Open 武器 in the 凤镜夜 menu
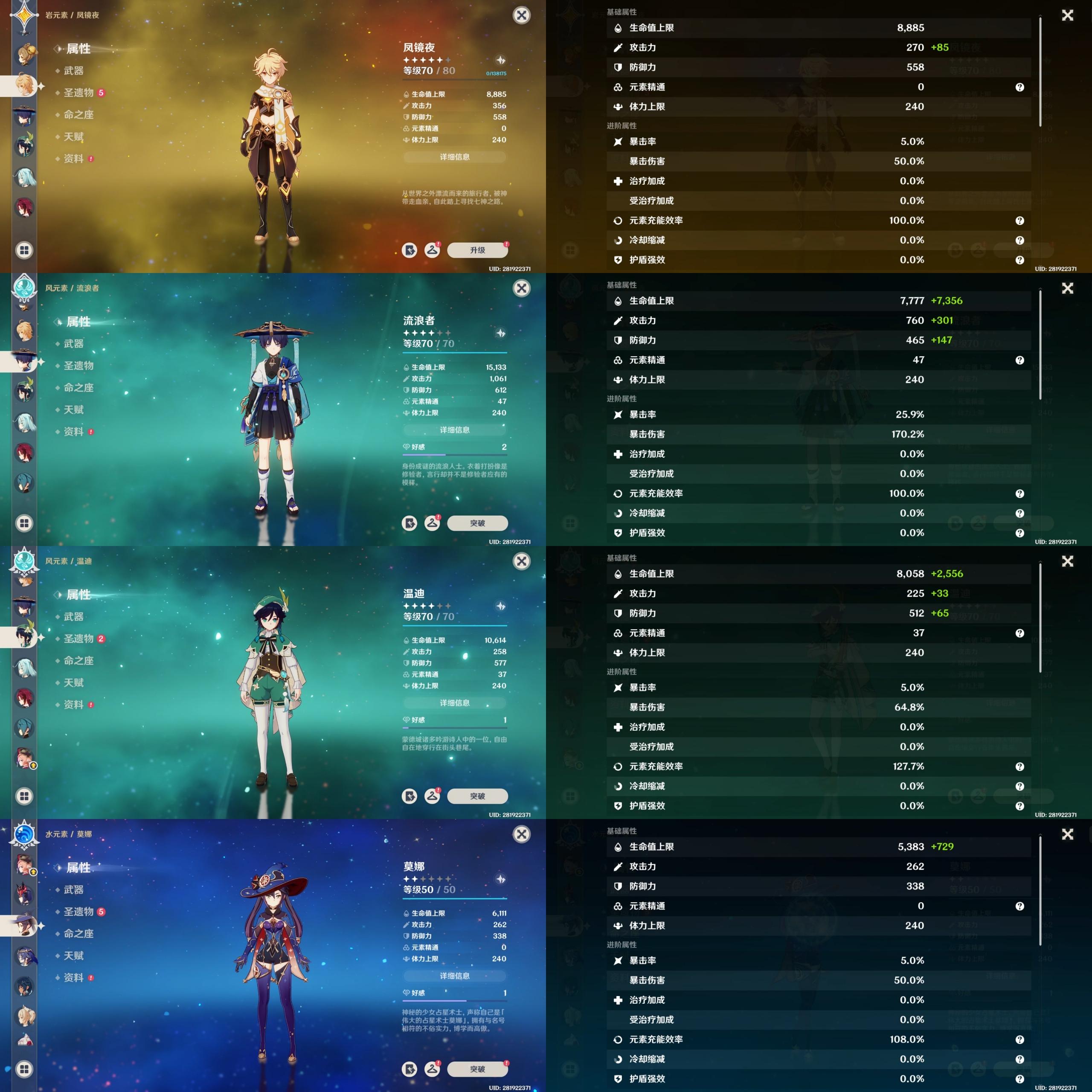Viewport: 1092px width, 1092px height. pos(73,71)
